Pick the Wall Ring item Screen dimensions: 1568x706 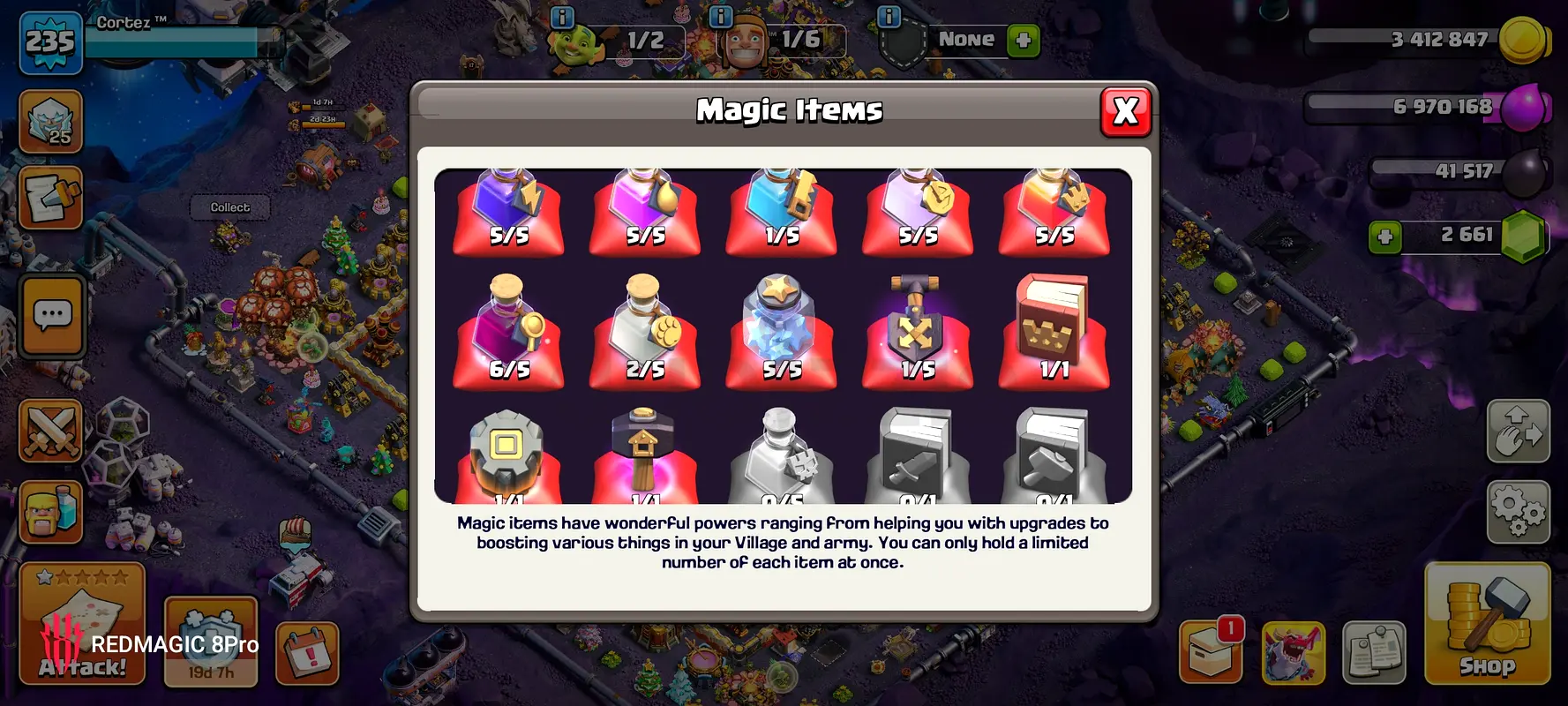[506, 454]
